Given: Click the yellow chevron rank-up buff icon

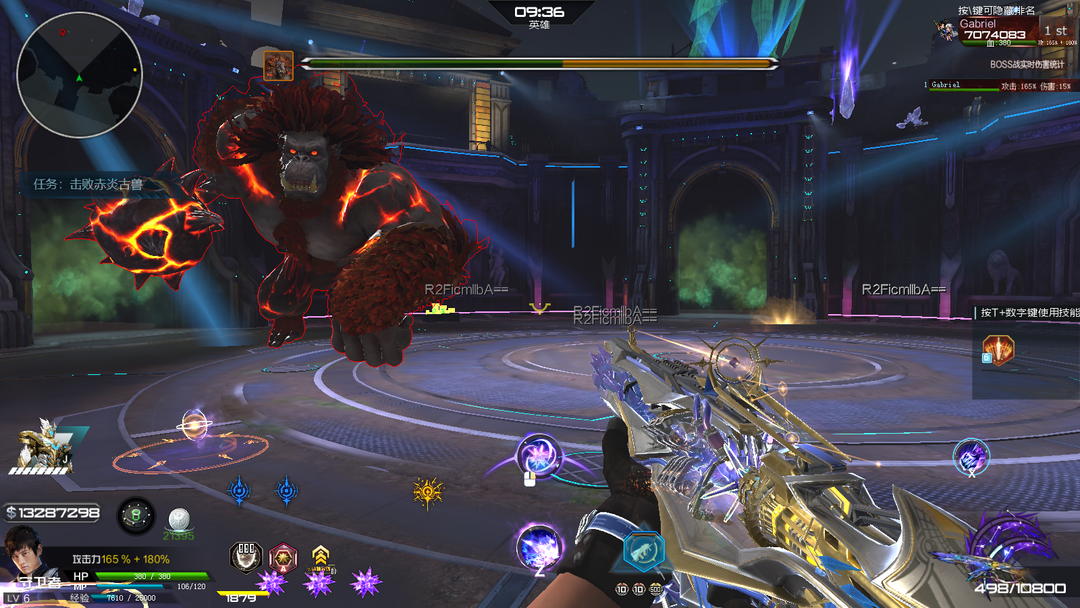Looking at the screenshot, I should (x=320, y=557).
